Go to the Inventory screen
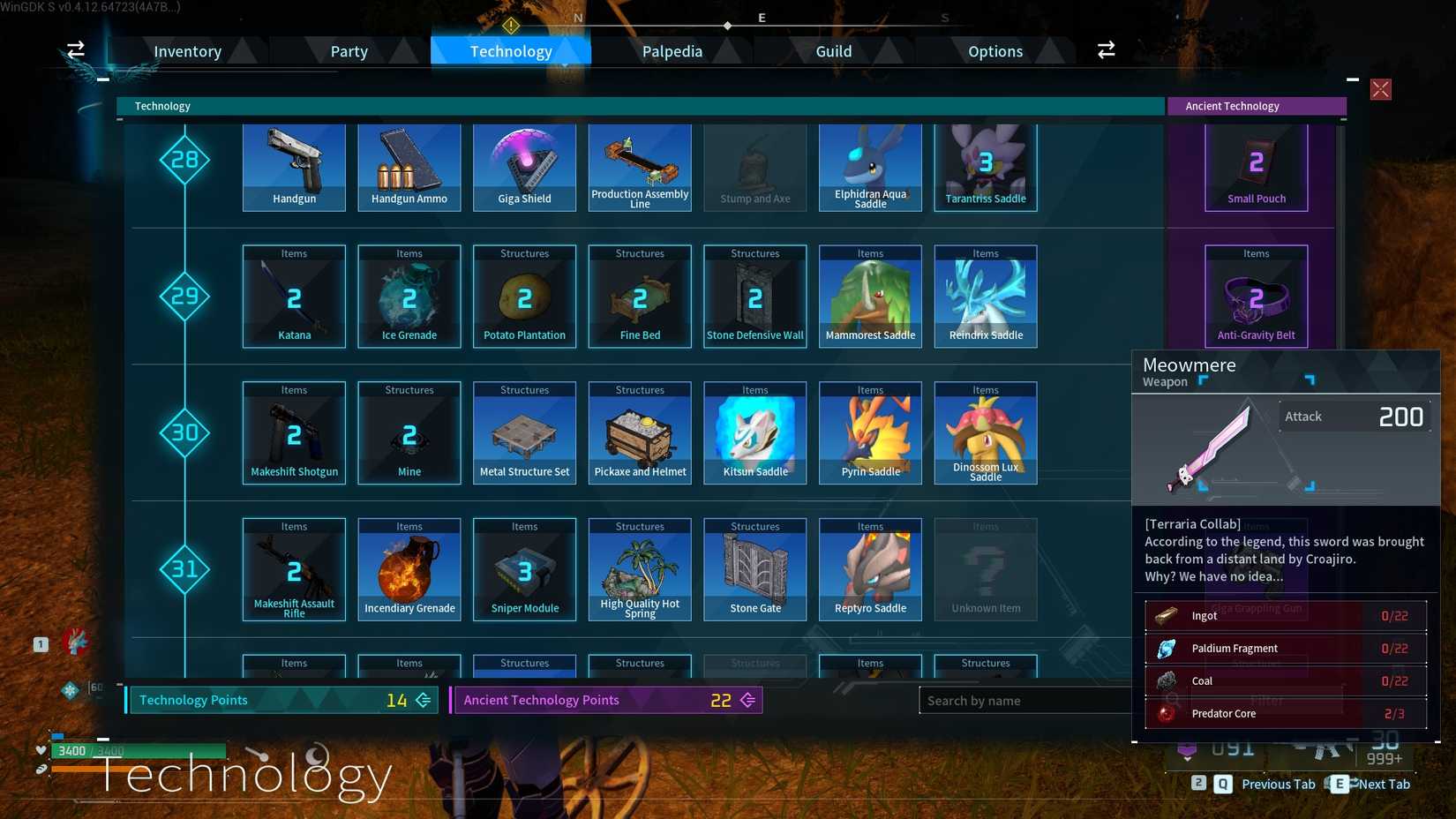Screen dimensions: 1456x819 [188, 50]
